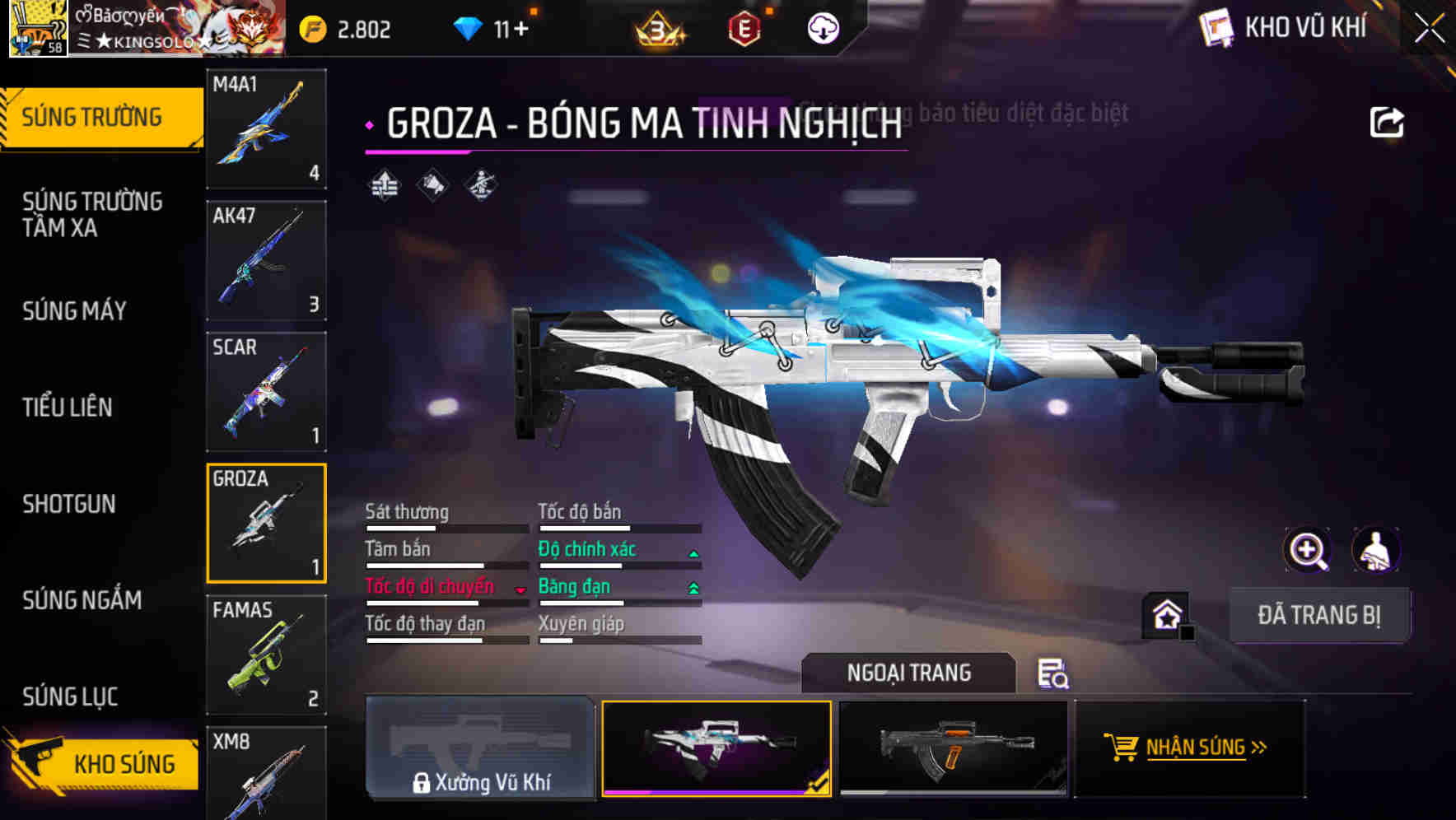Zoom in on weapon with magnifier icon
The height and width of the screenshot is (820, 1456).
(1308, 550)
